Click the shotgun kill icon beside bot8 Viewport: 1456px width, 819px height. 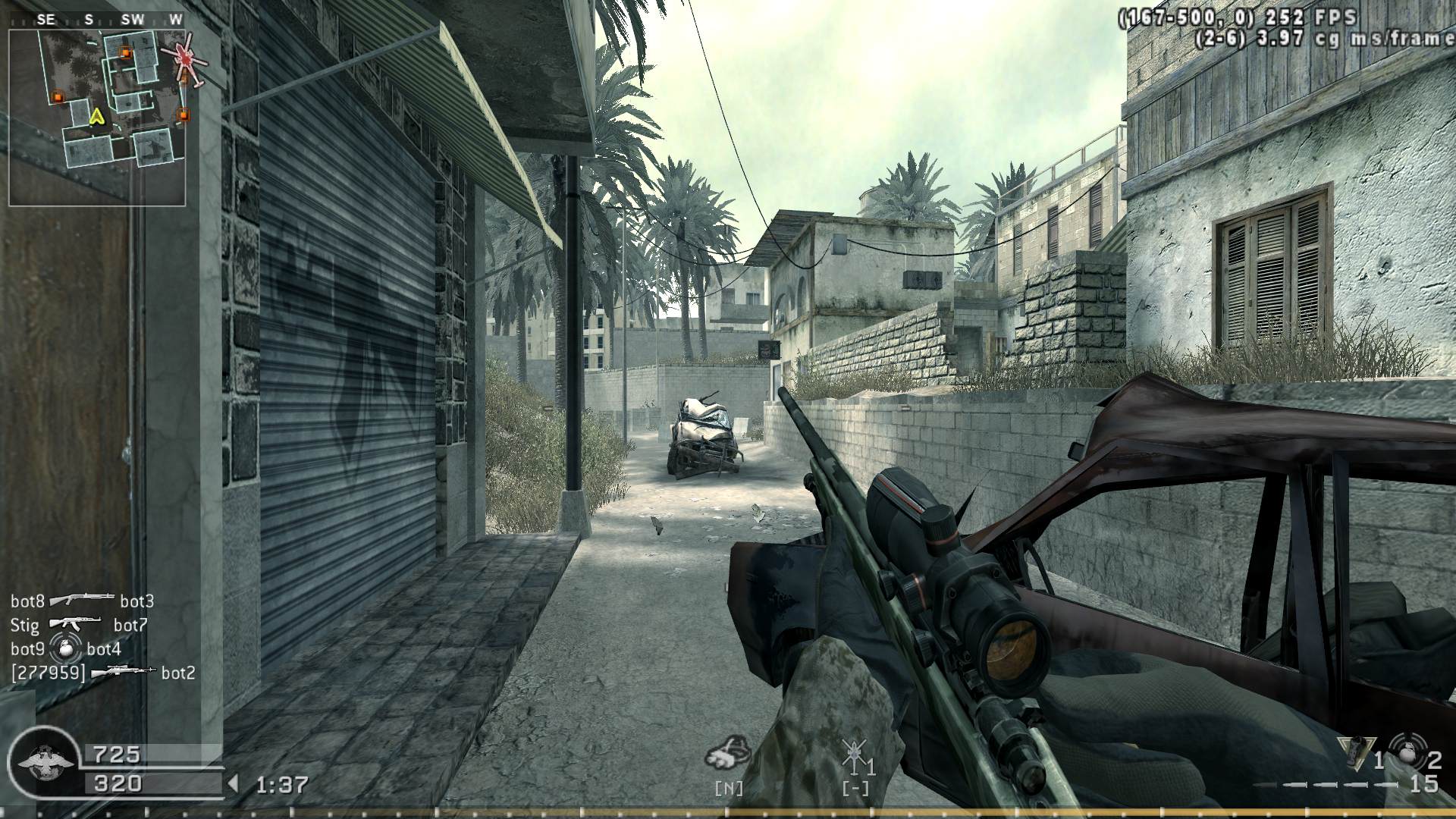83,599
